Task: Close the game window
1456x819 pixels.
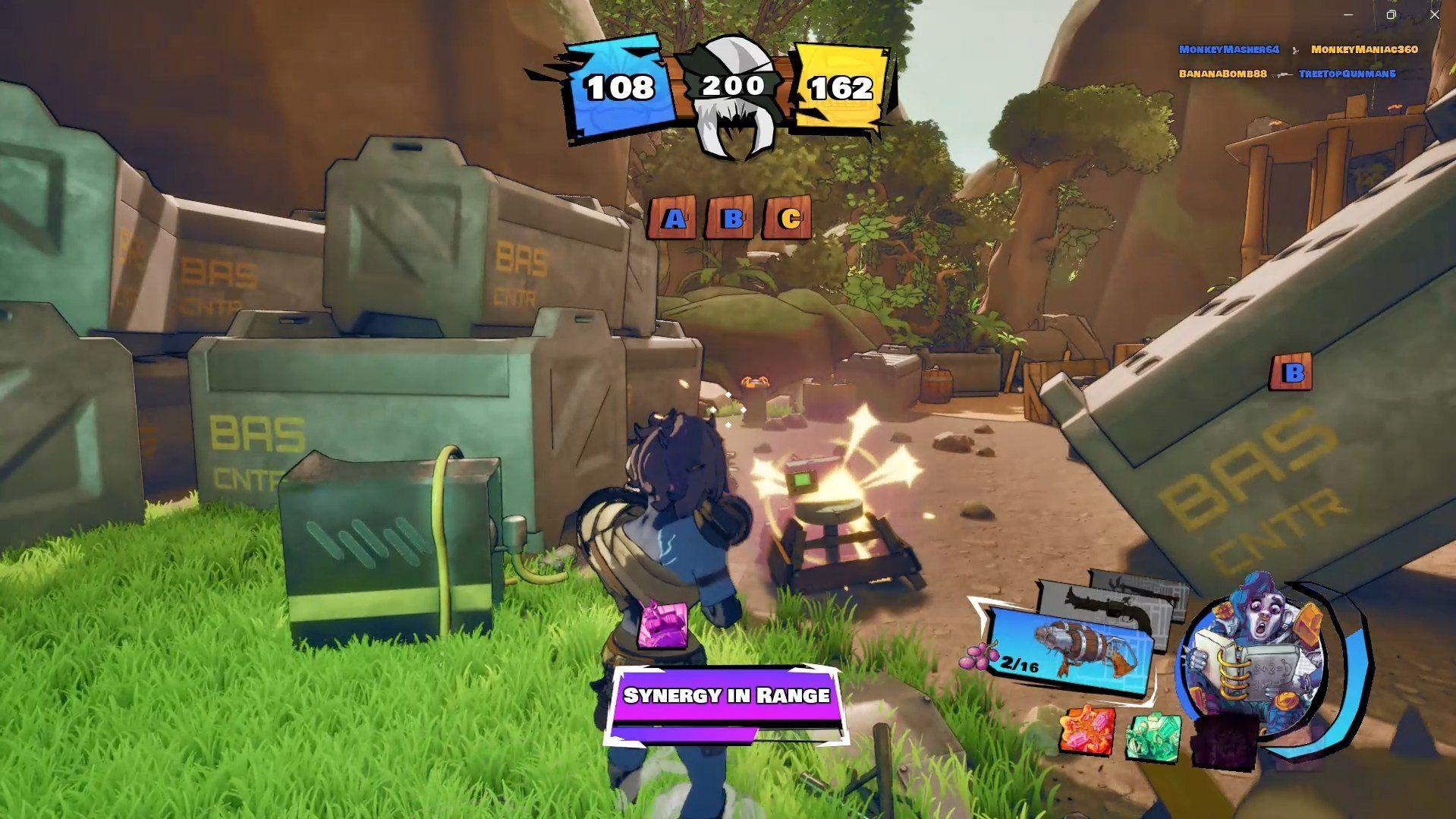Action: (x=1434, y=14)
